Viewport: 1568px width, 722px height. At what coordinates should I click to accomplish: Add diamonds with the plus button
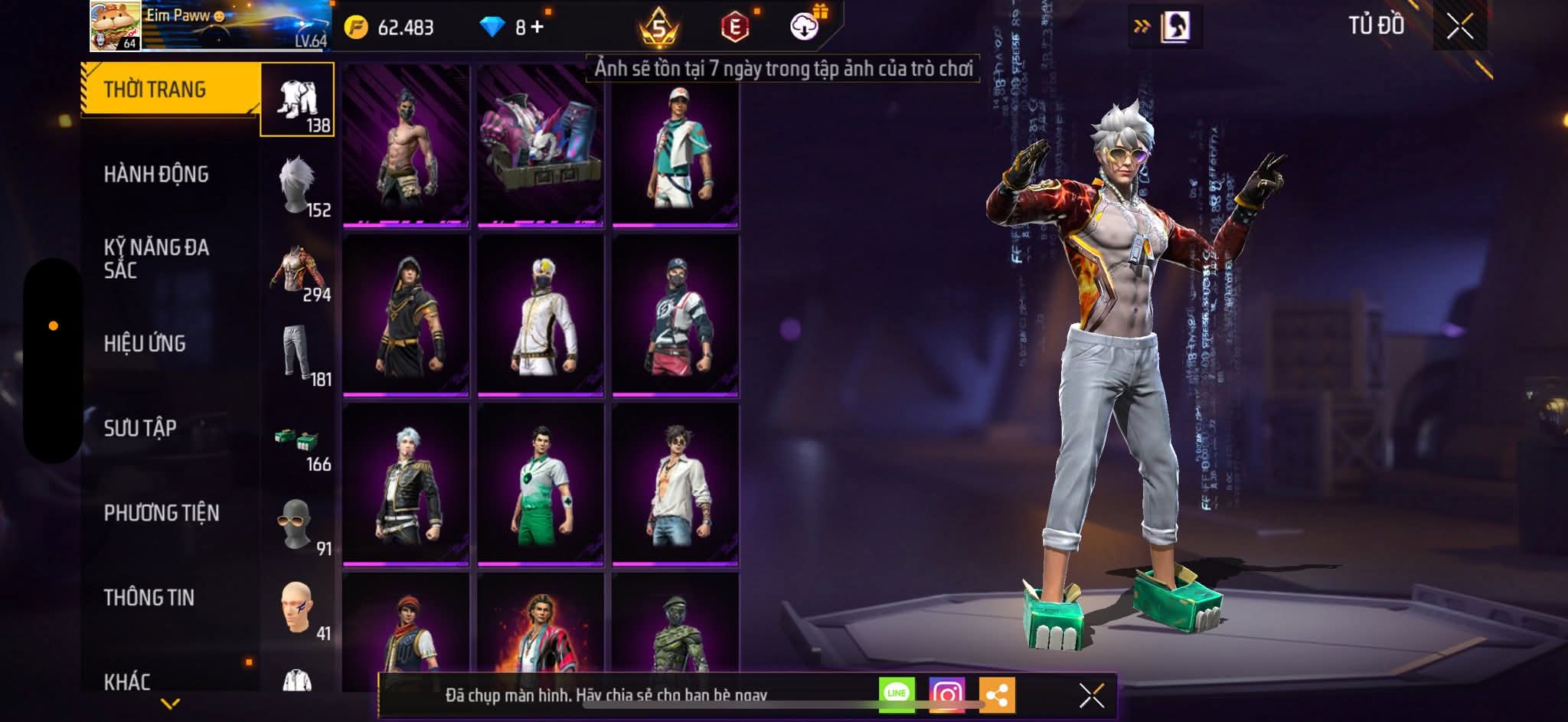[x=537, y=28]
